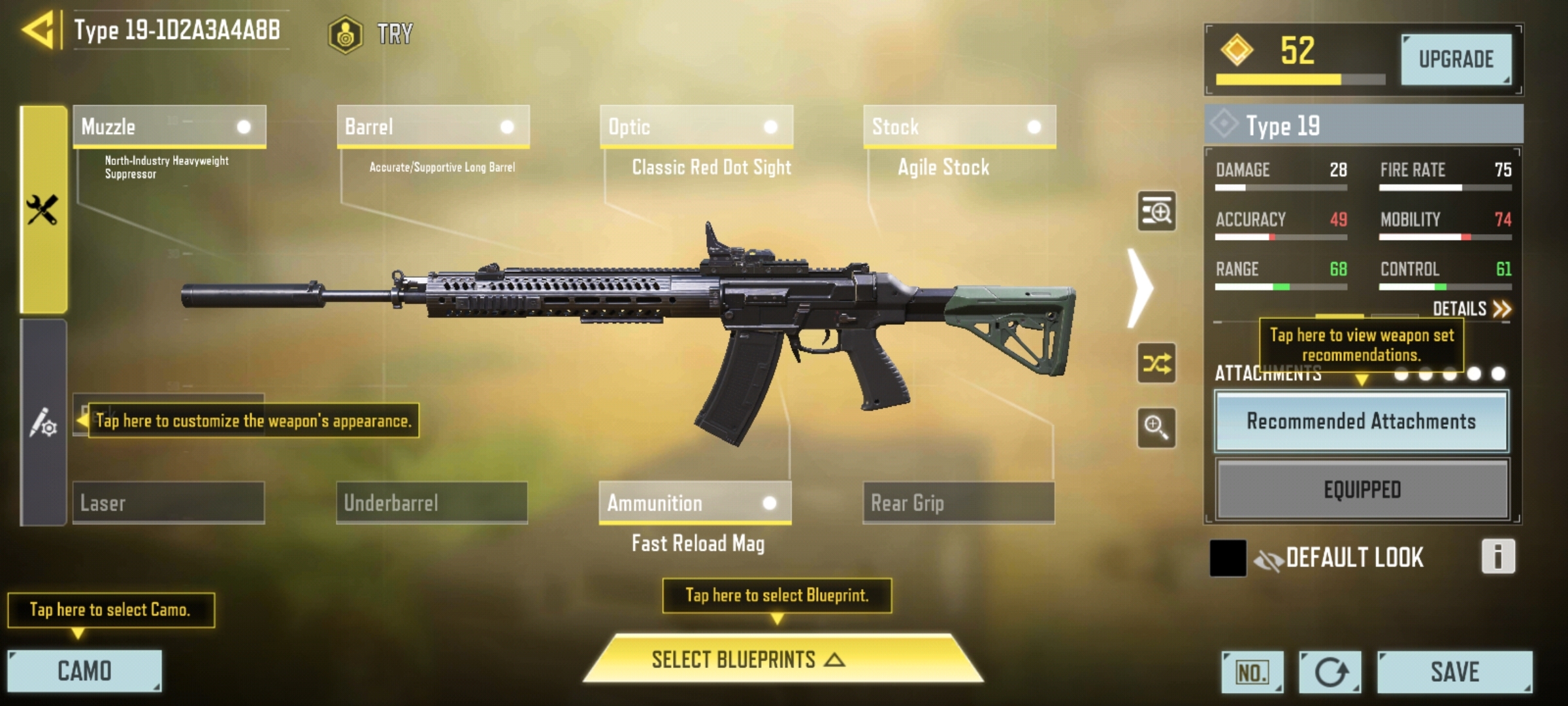Viewport: 1568px width, 706px height.
Task: Reset attachments with the circular arrow
Action: [1330, 672]
